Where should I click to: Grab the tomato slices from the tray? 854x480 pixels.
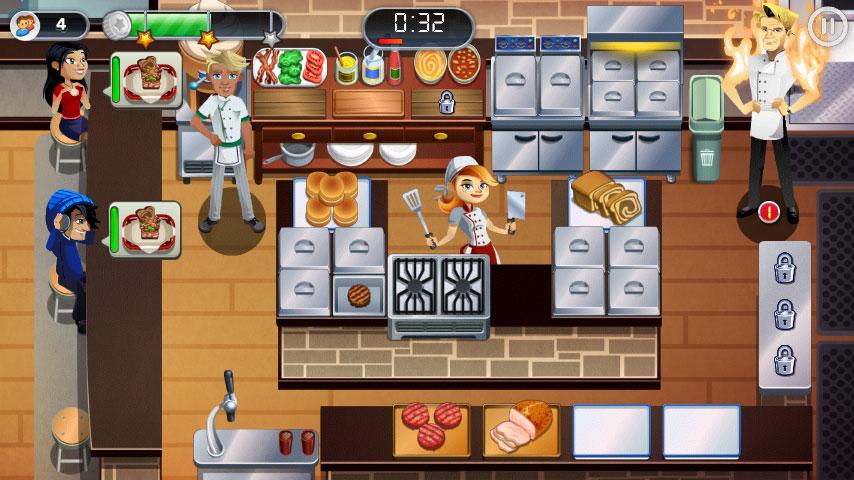(314, 67)
